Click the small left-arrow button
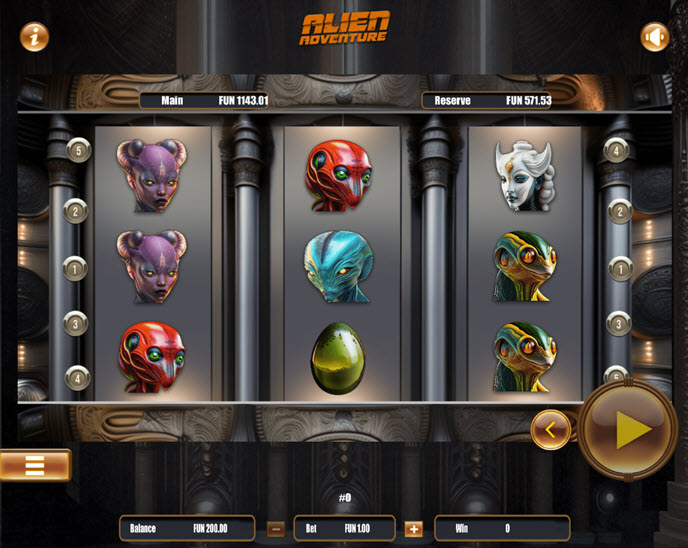The width and height of the screenshot is (688, 548). pos(550,430)
